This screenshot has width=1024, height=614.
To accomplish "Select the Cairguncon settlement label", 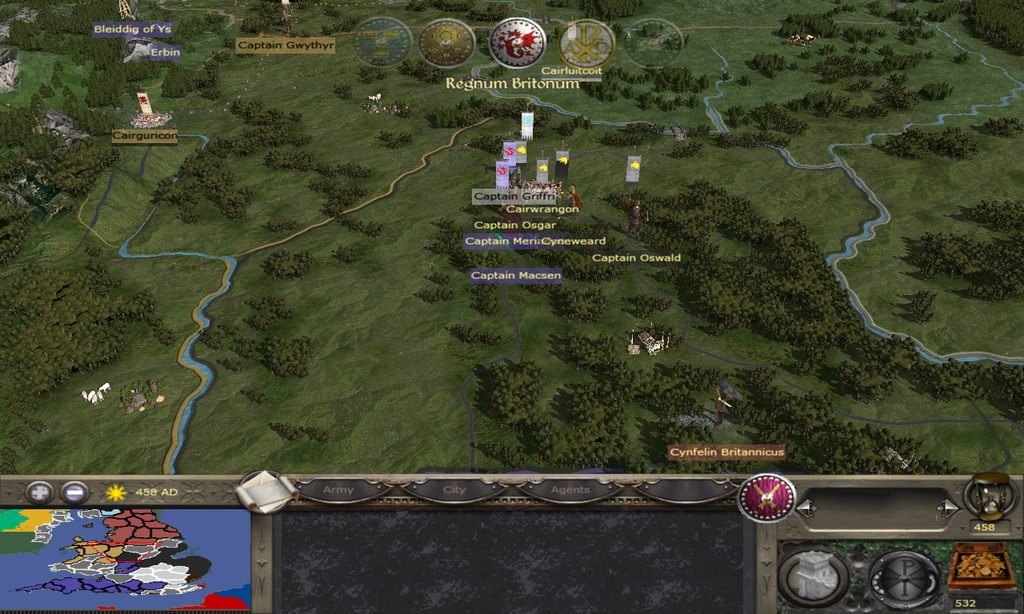I will (x=144, y=135).
